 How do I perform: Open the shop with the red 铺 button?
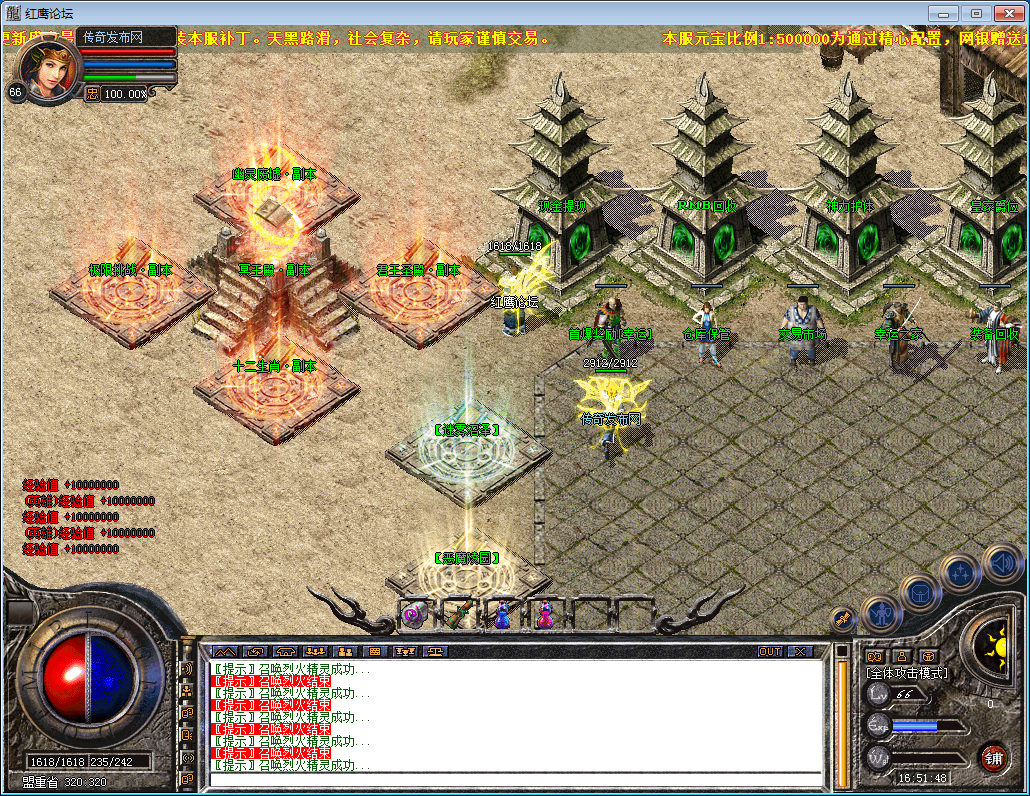pos(993,757)
